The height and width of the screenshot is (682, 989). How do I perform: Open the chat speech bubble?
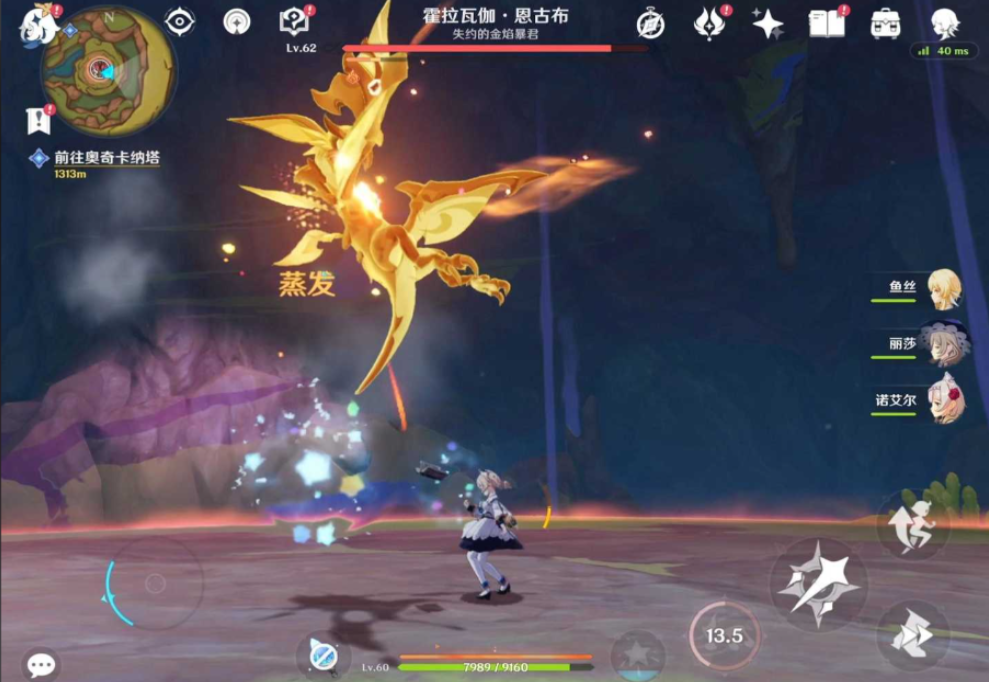[41, 663]
